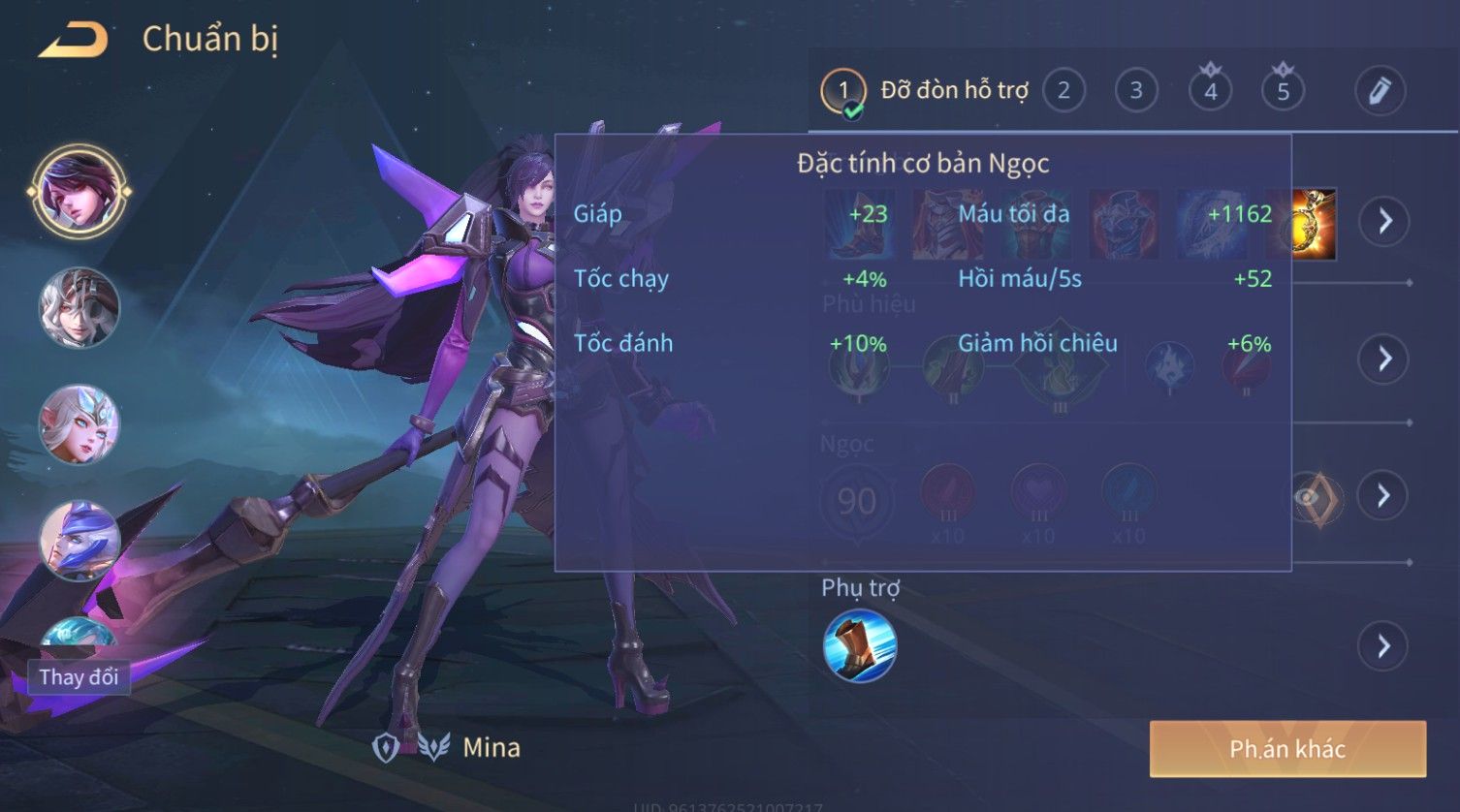Click the Ph.án khác button

[x=1287, y=749]
